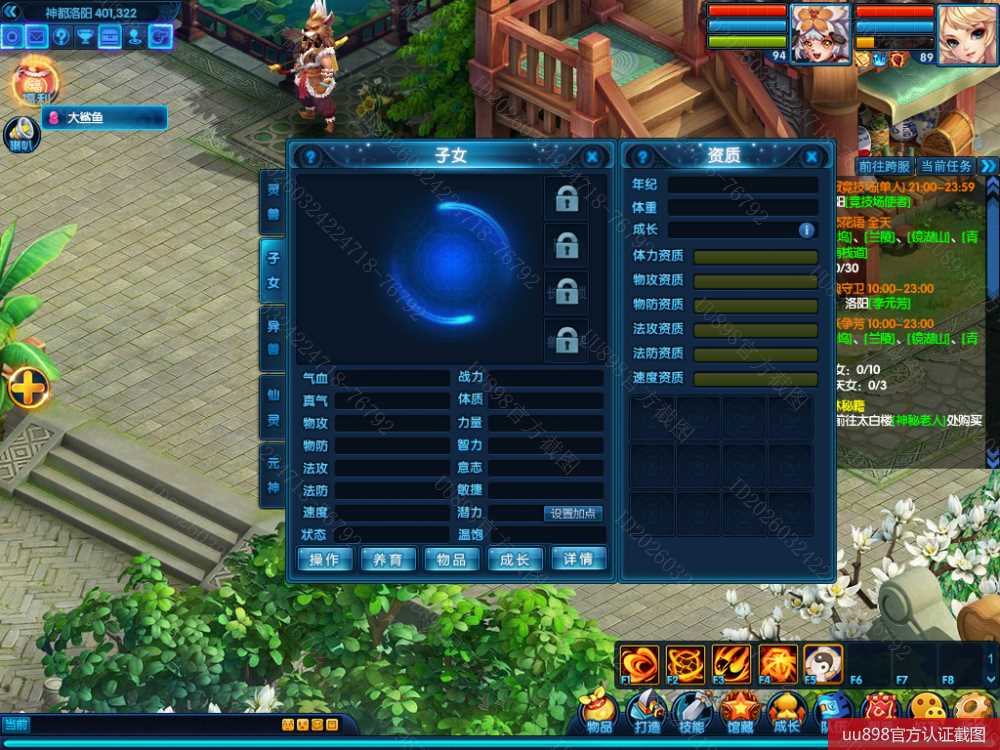Open help for the 子女 panel
The image size is (1000, 750).
point(311,157)
